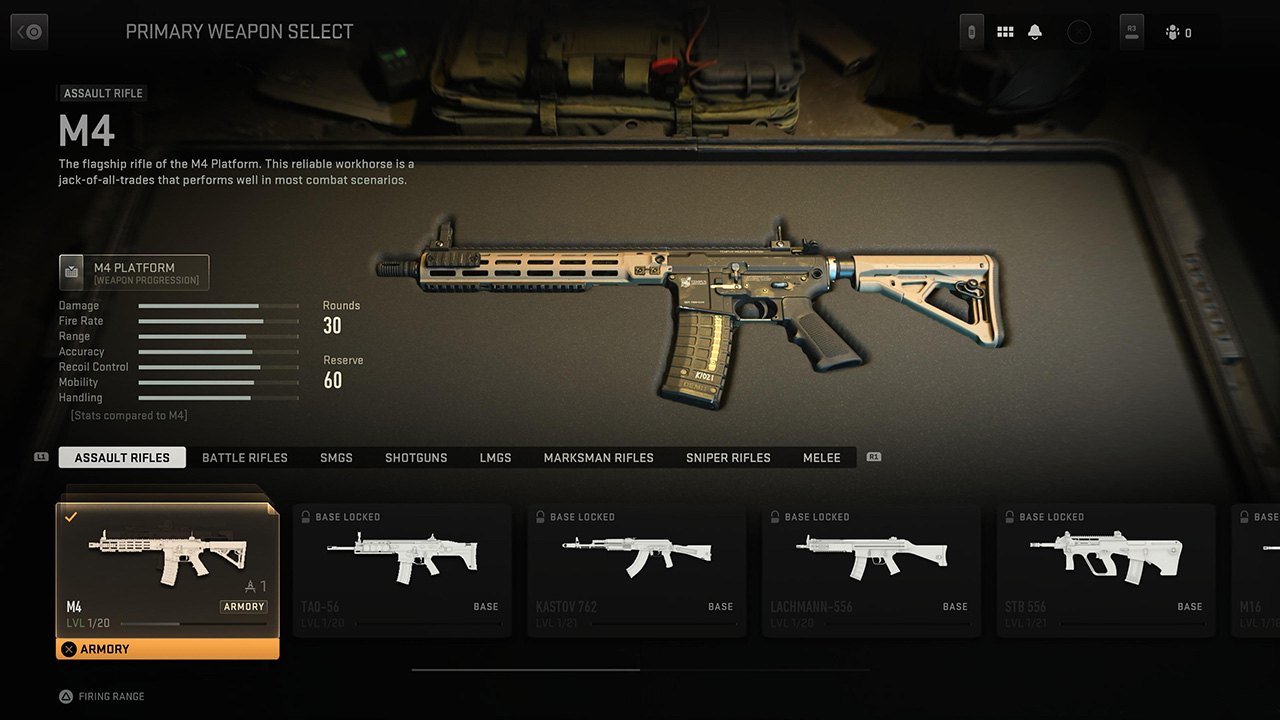The height and width of the screenshot is (720, 1280).
Task: Open the Sniper Rifles tab
Action: pos(728,457)
